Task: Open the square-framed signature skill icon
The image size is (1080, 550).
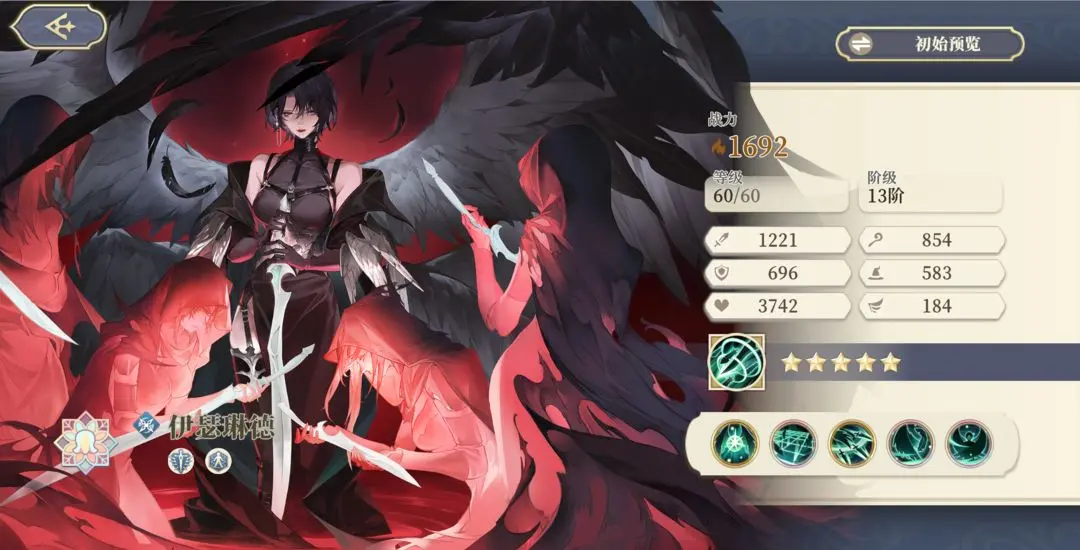Action: click(x=737, y=361)
